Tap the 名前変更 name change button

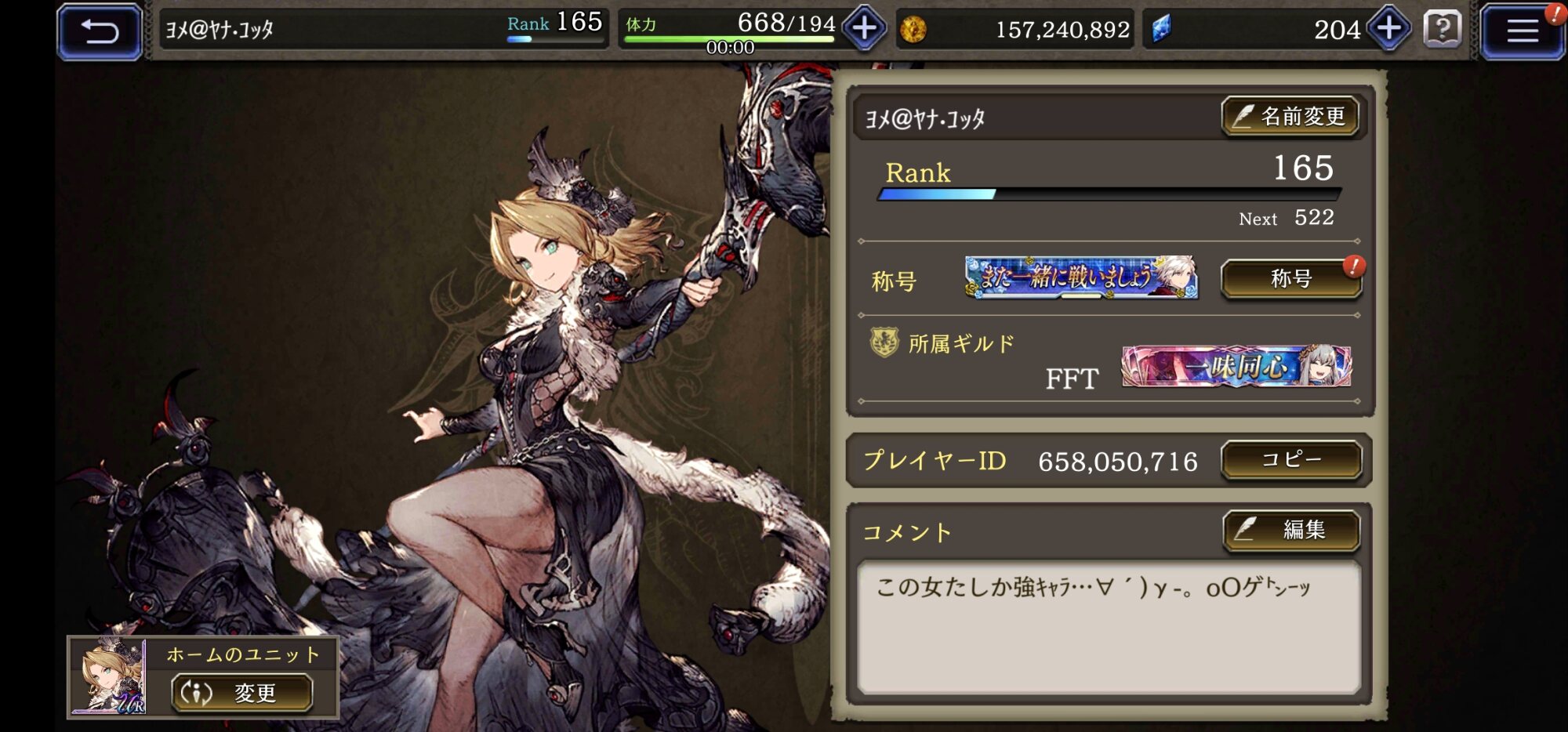tap(1290, 117)
